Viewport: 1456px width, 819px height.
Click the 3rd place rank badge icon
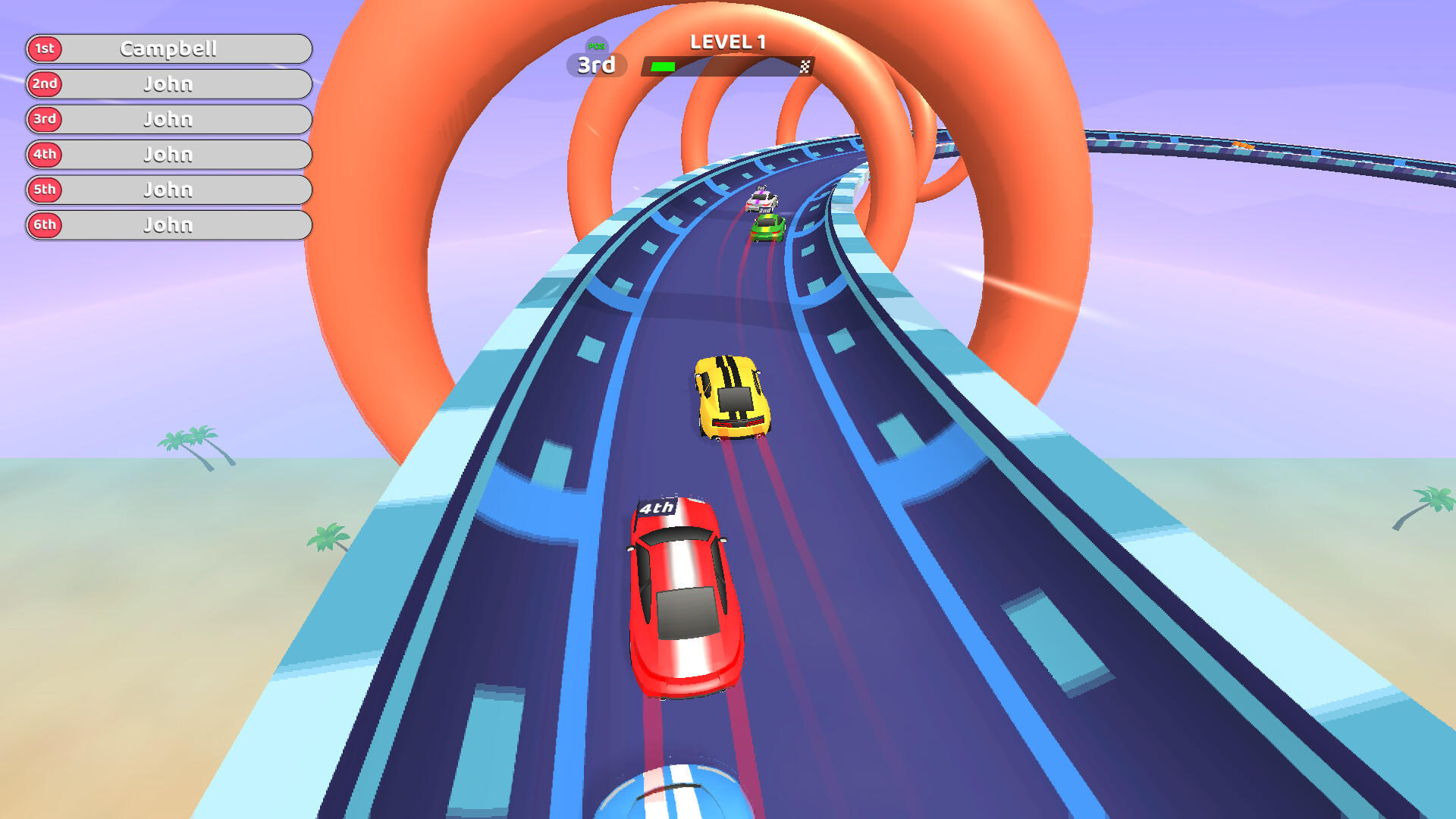tap(44, 119)
